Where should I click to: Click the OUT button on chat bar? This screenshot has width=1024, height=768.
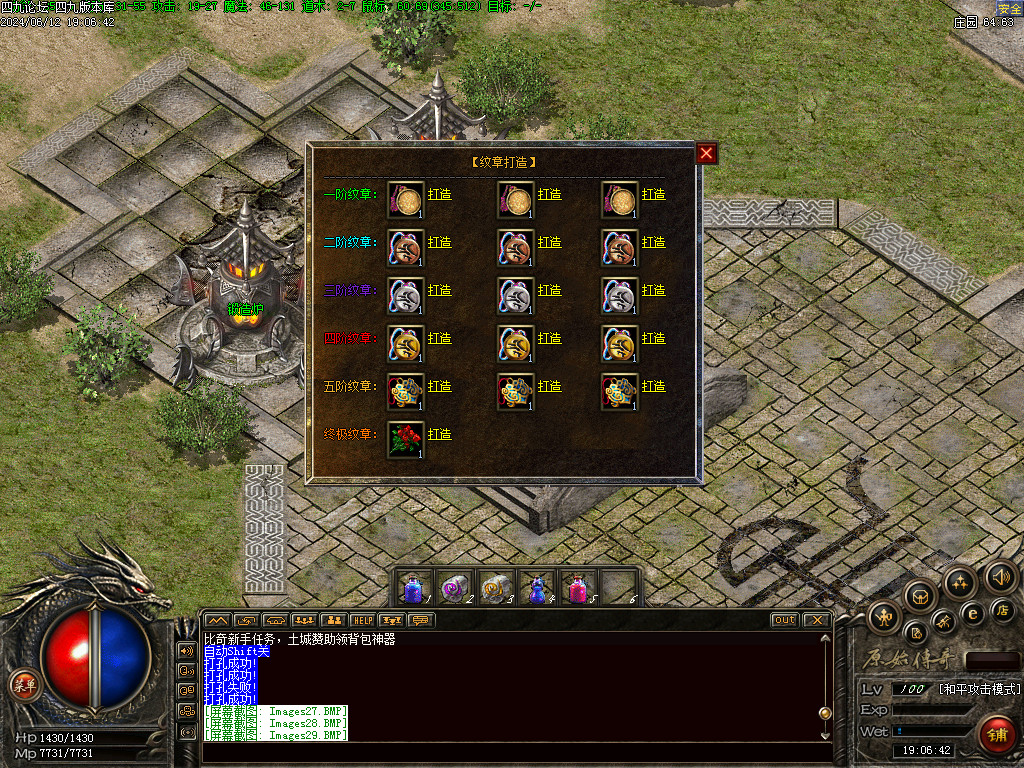(784, 620)
